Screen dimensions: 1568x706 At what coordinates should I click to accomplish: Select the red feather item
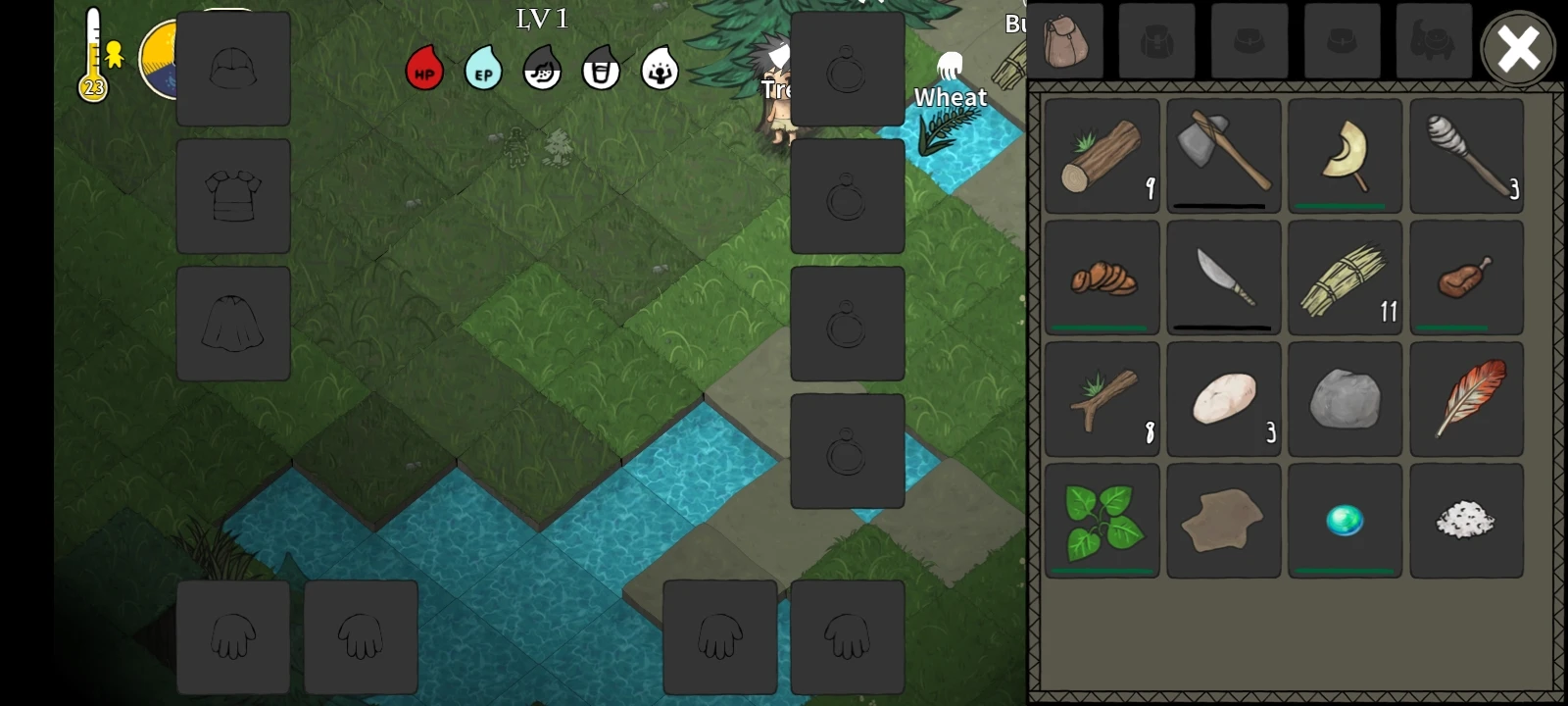point(1466,399)
